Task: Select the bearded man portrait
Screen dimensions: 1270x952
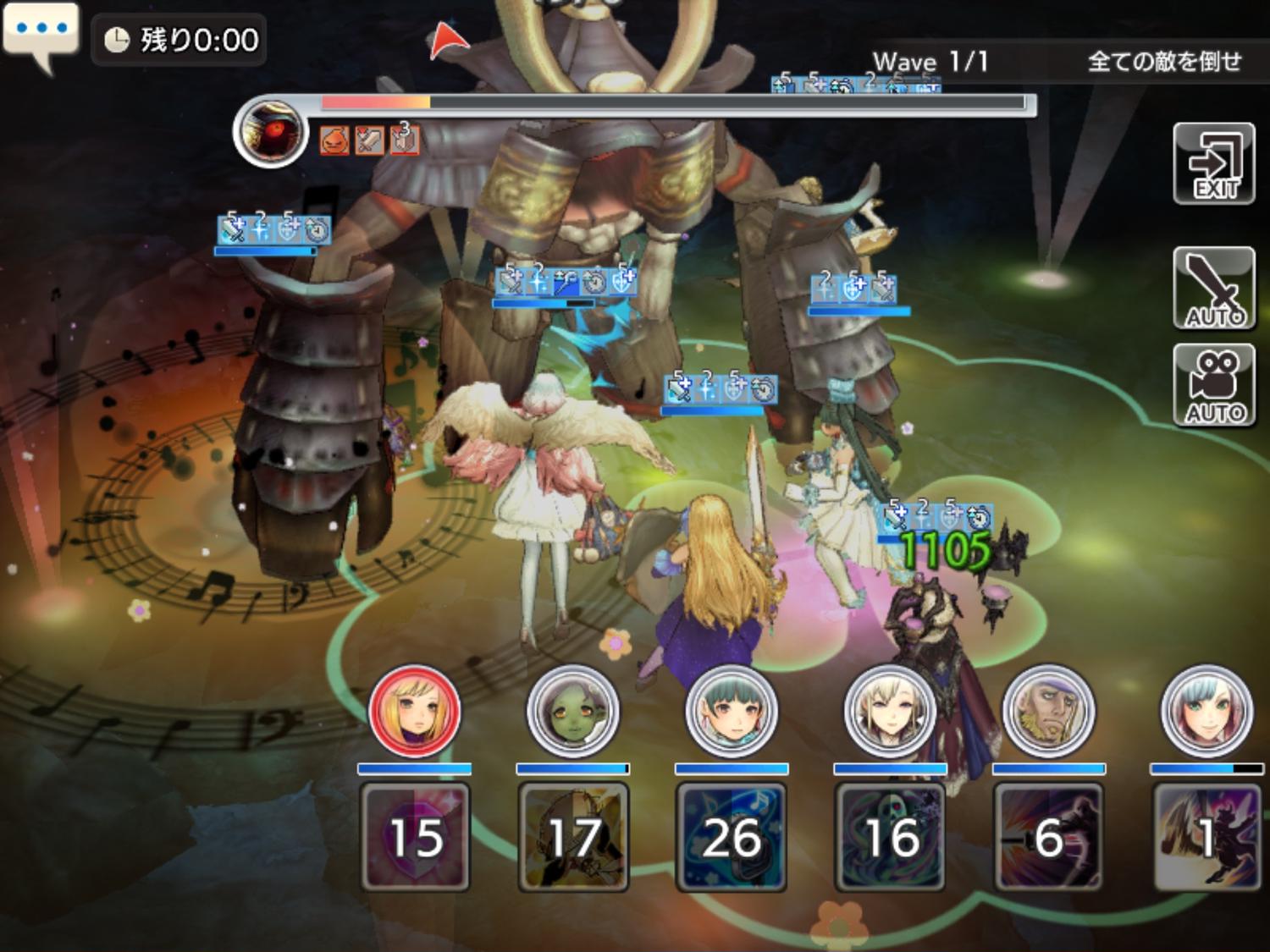Action: pos(1048,711)
